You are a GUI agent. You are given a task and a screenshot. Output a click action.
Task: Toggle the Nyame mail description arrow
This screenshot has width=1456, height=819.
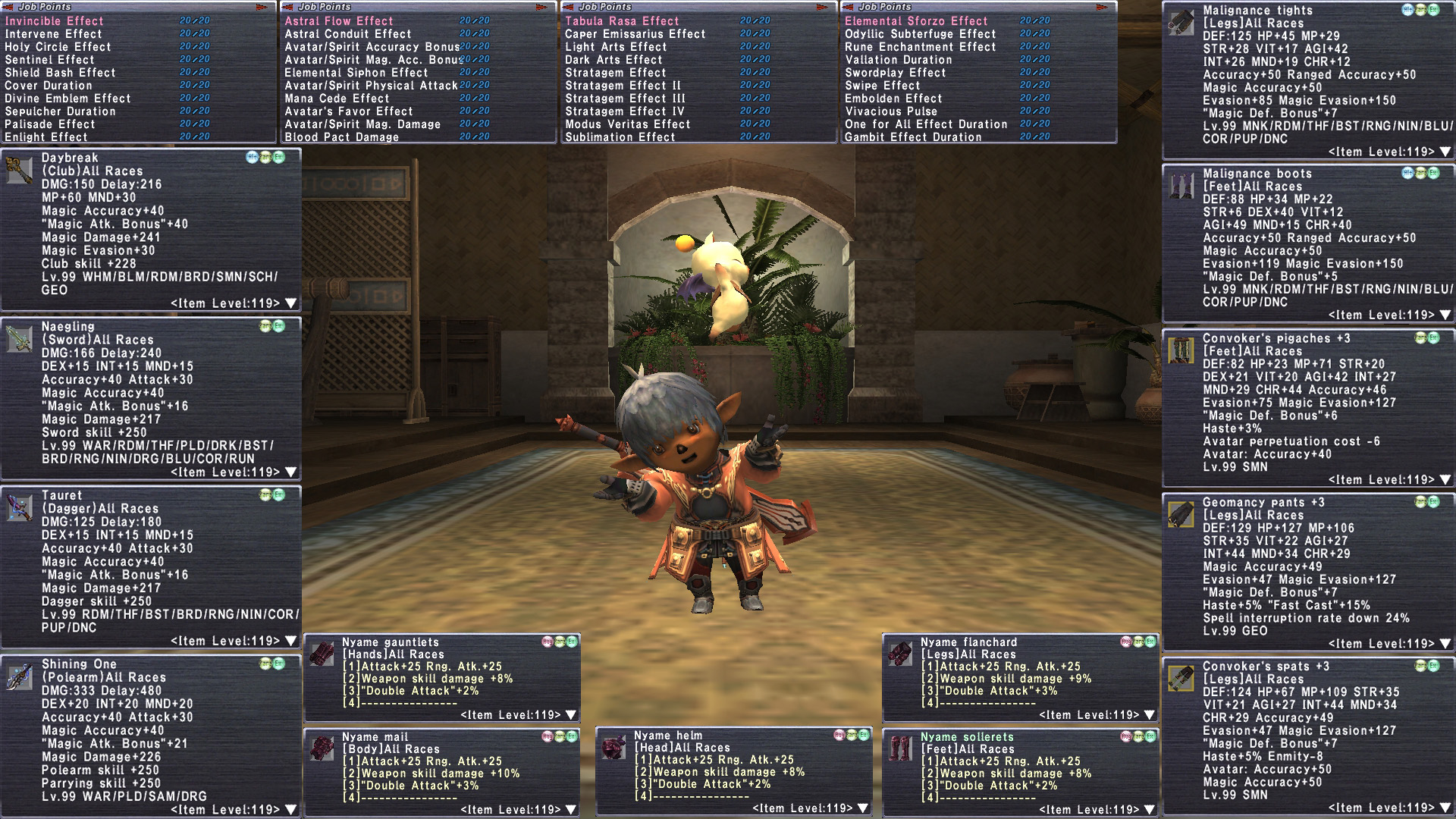[571, 810]
